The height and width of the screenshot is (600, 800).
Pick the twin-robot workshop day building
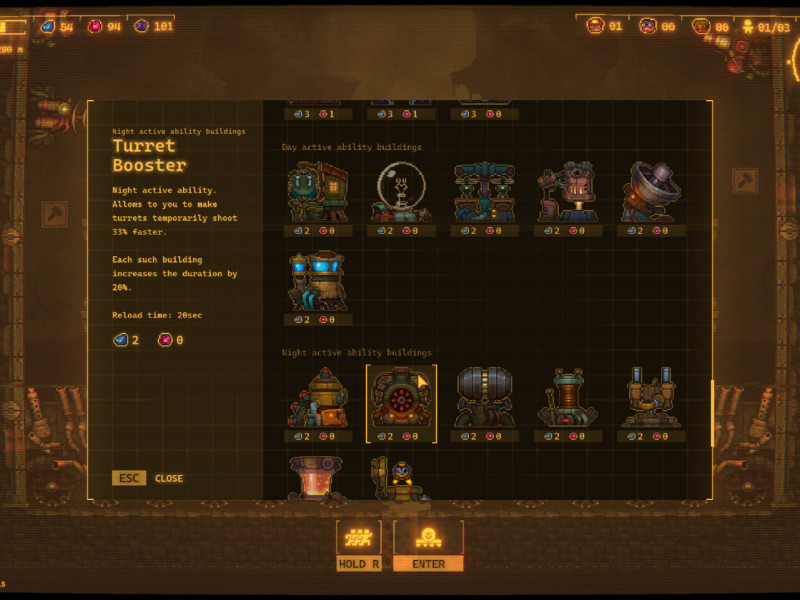pyautogui.click(x=484, y=192)
